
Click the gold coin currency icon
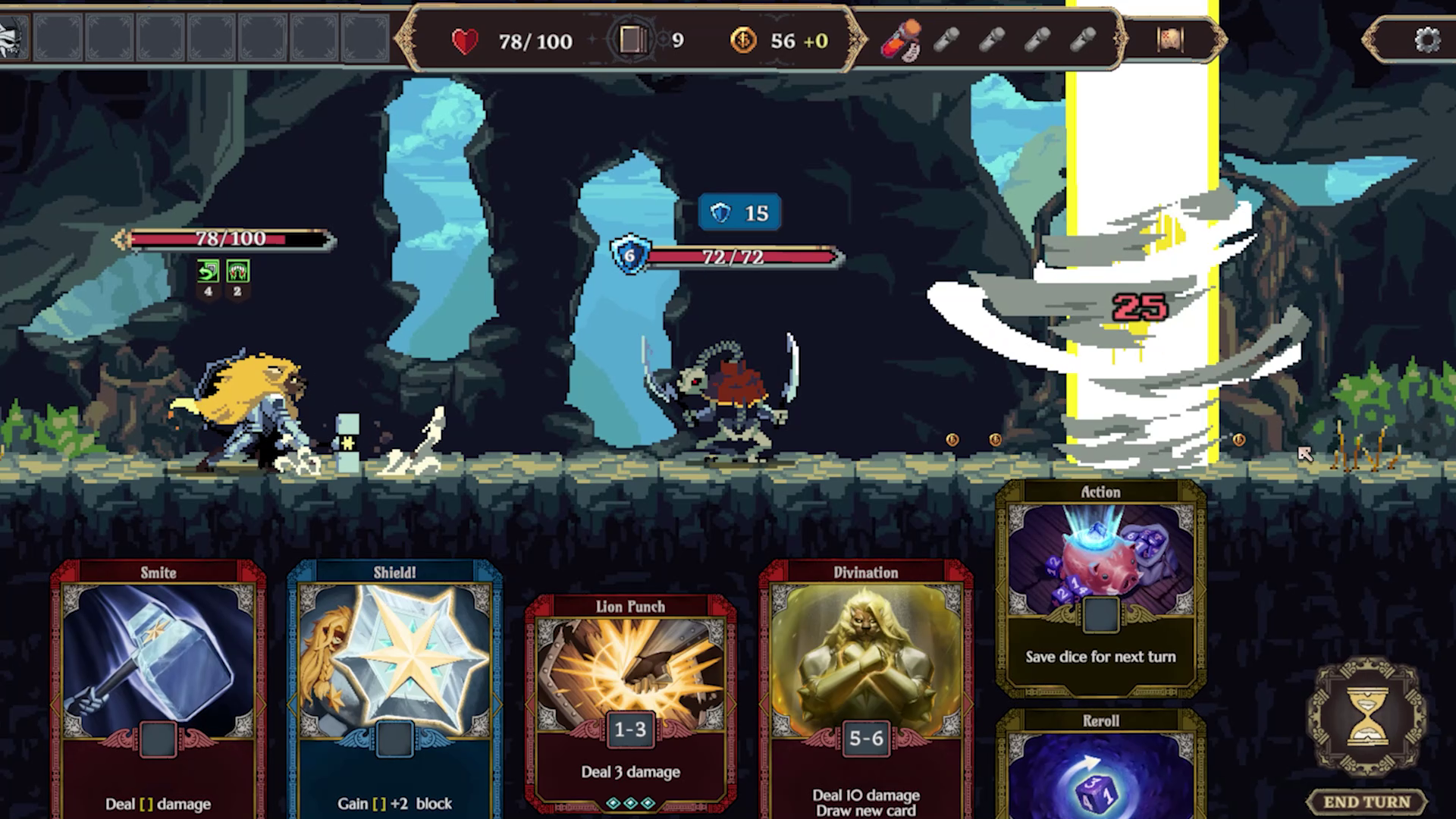point(743,40)
